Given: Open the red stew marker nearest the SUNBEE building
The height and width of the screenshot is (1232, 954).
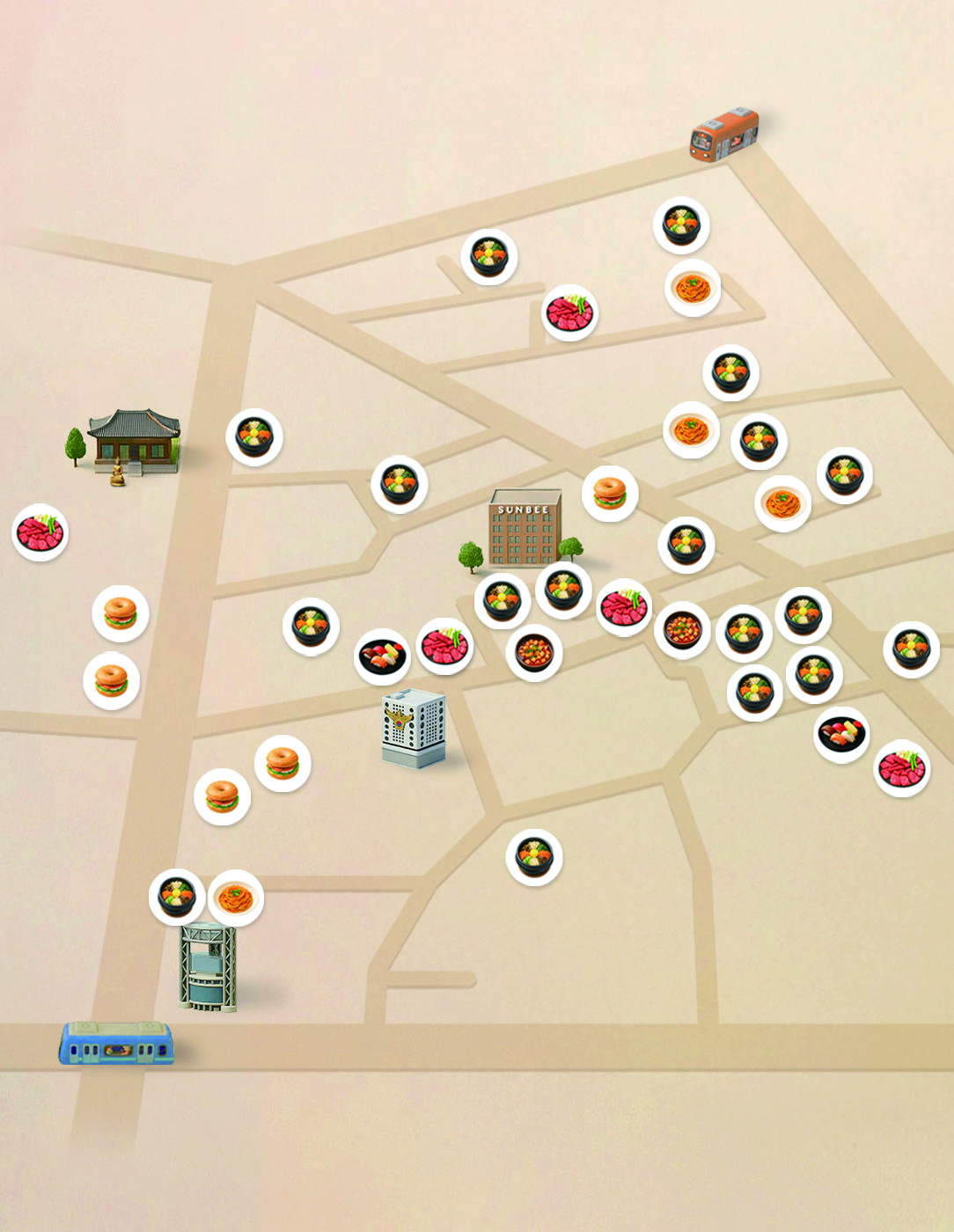Looking at the screenshot, I should tap(534, 653).
